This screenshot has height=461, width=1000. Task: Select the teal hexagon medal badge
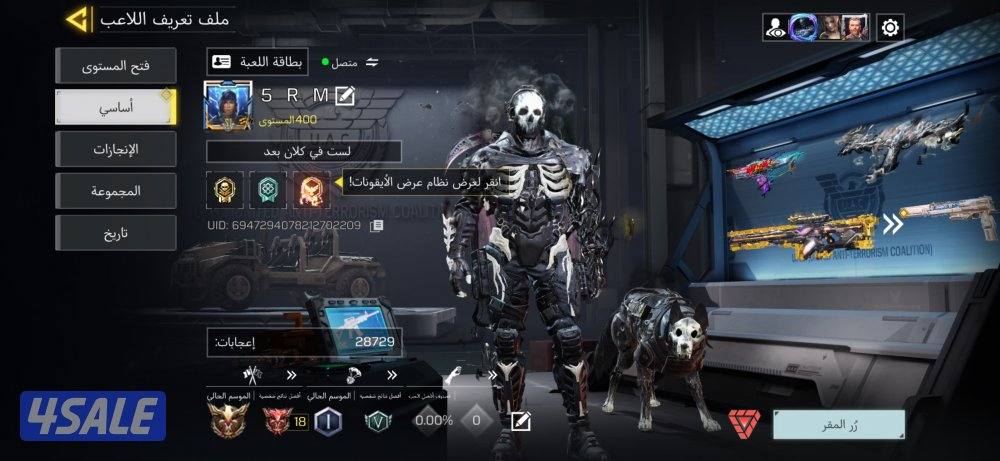pyautogui.click(x=266, y=188)
